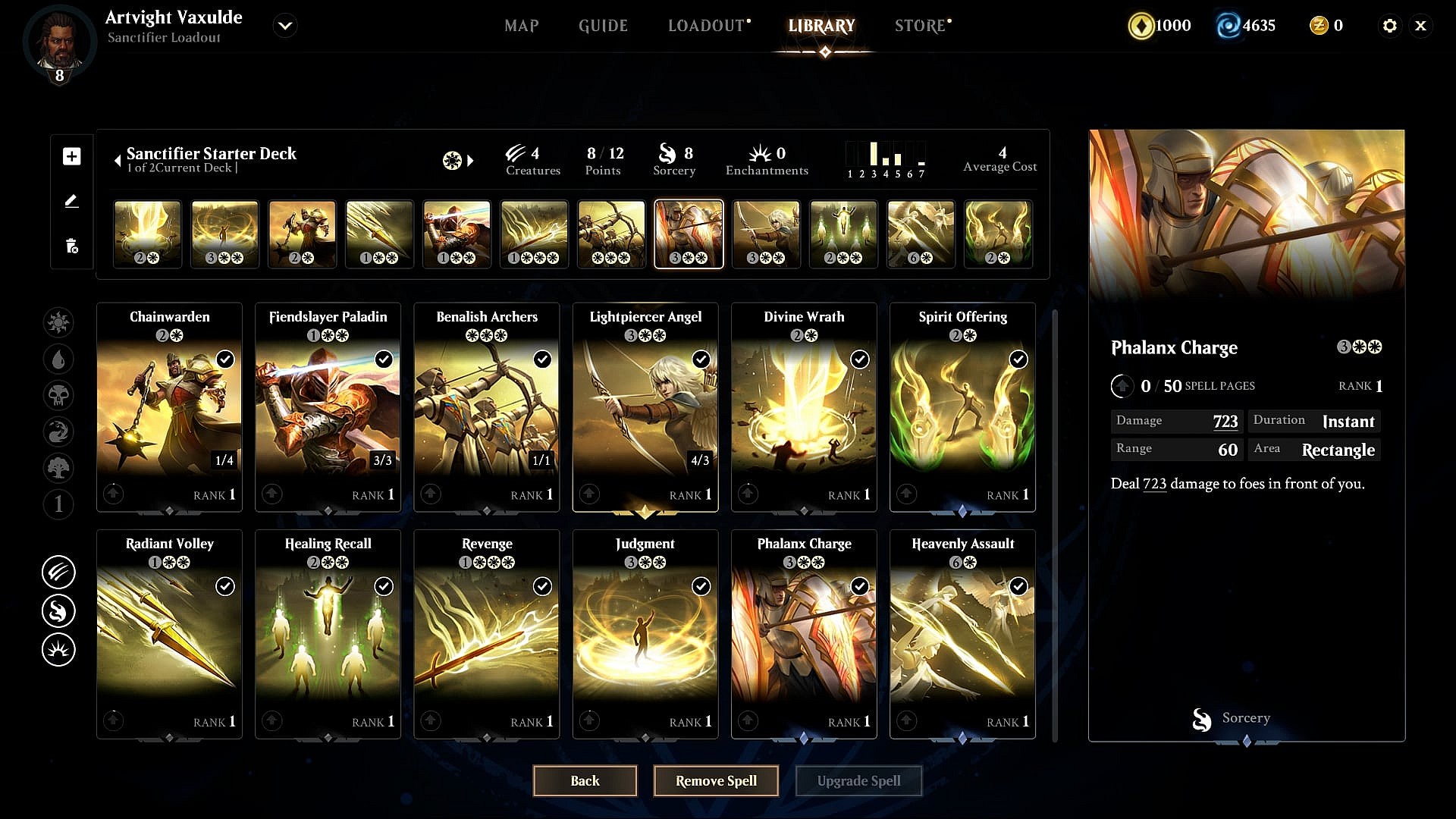Pick the Healing Recall card

coord(328,633)
